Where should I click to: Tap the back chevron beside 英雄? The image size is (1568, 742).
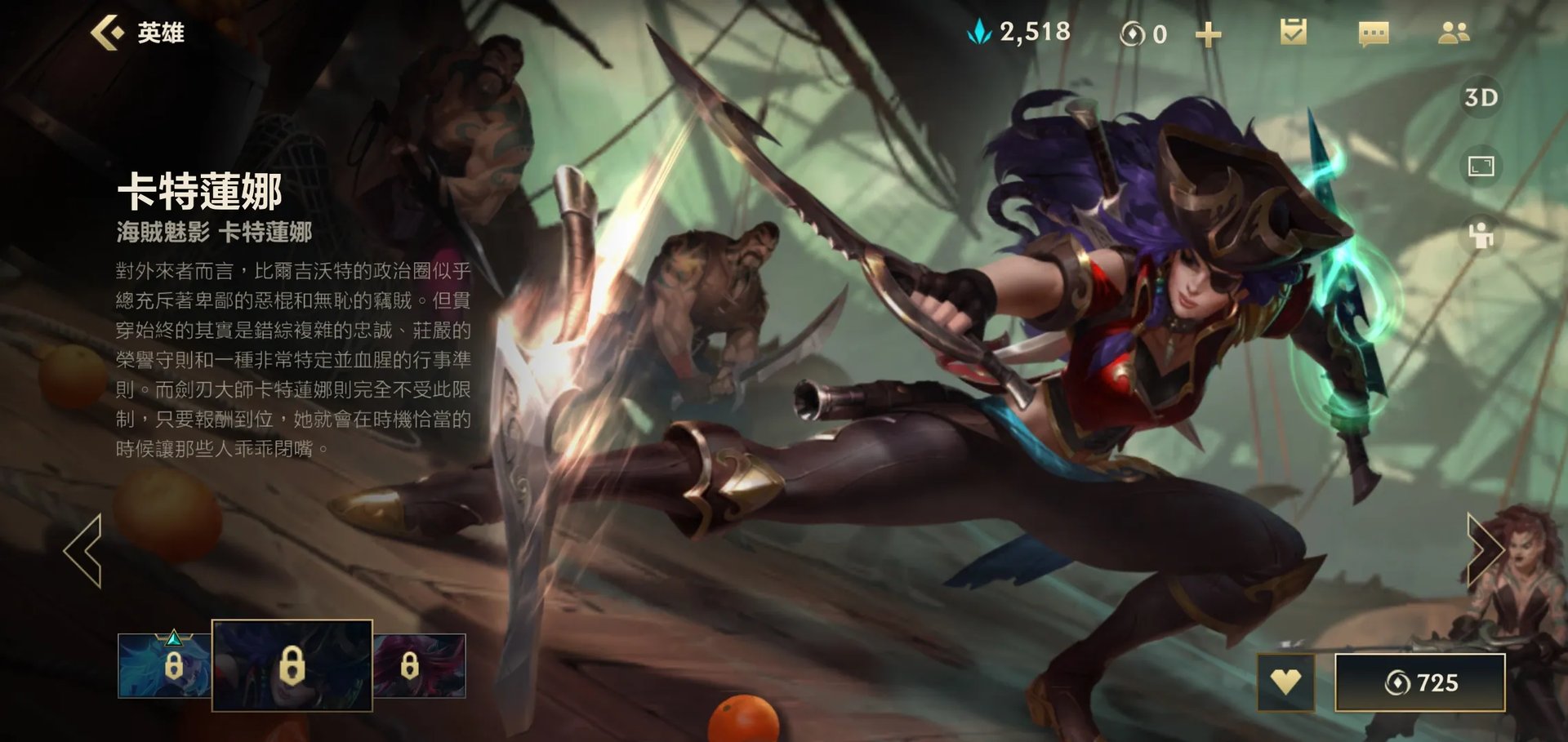point(108,33)
